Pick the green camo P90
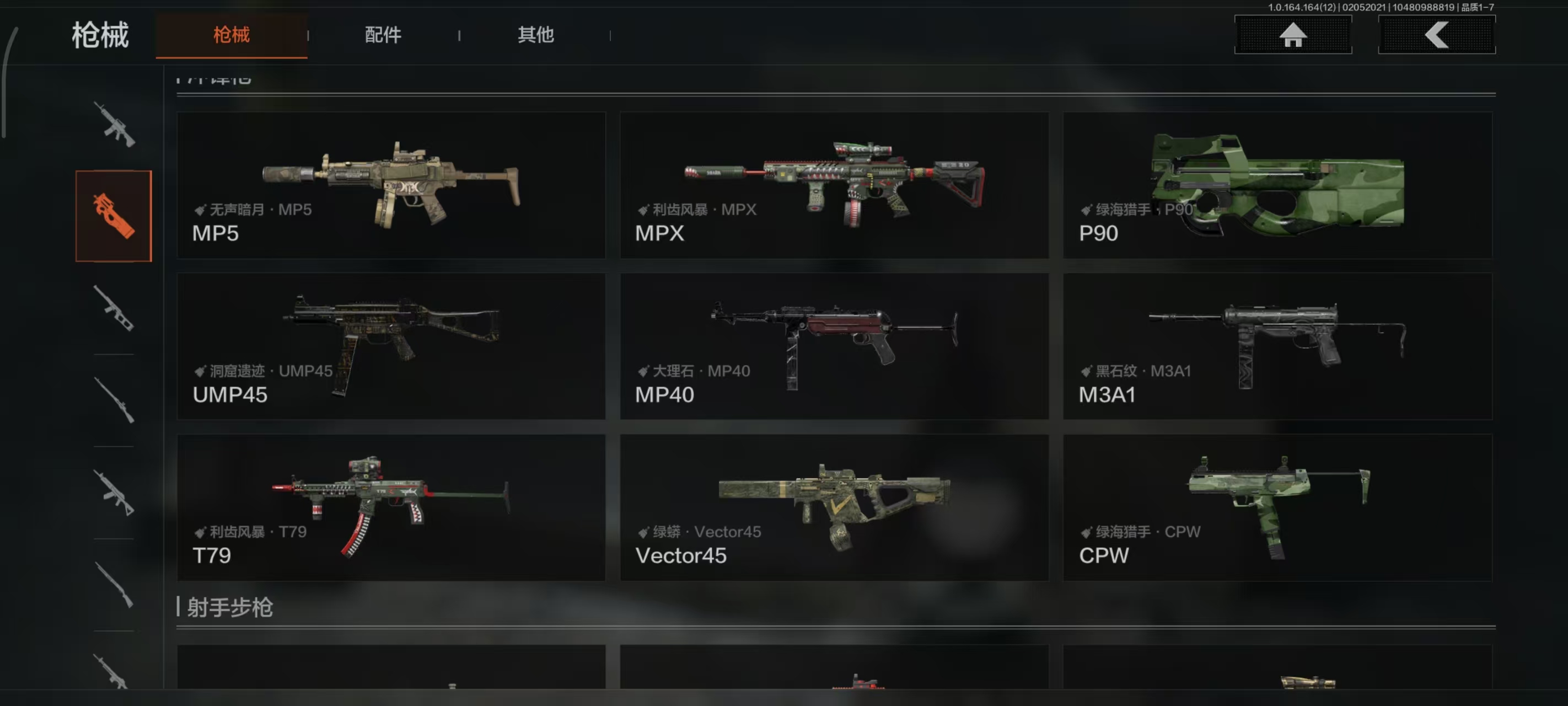This screenshot has height=706, width=1568. point(1277,185)
